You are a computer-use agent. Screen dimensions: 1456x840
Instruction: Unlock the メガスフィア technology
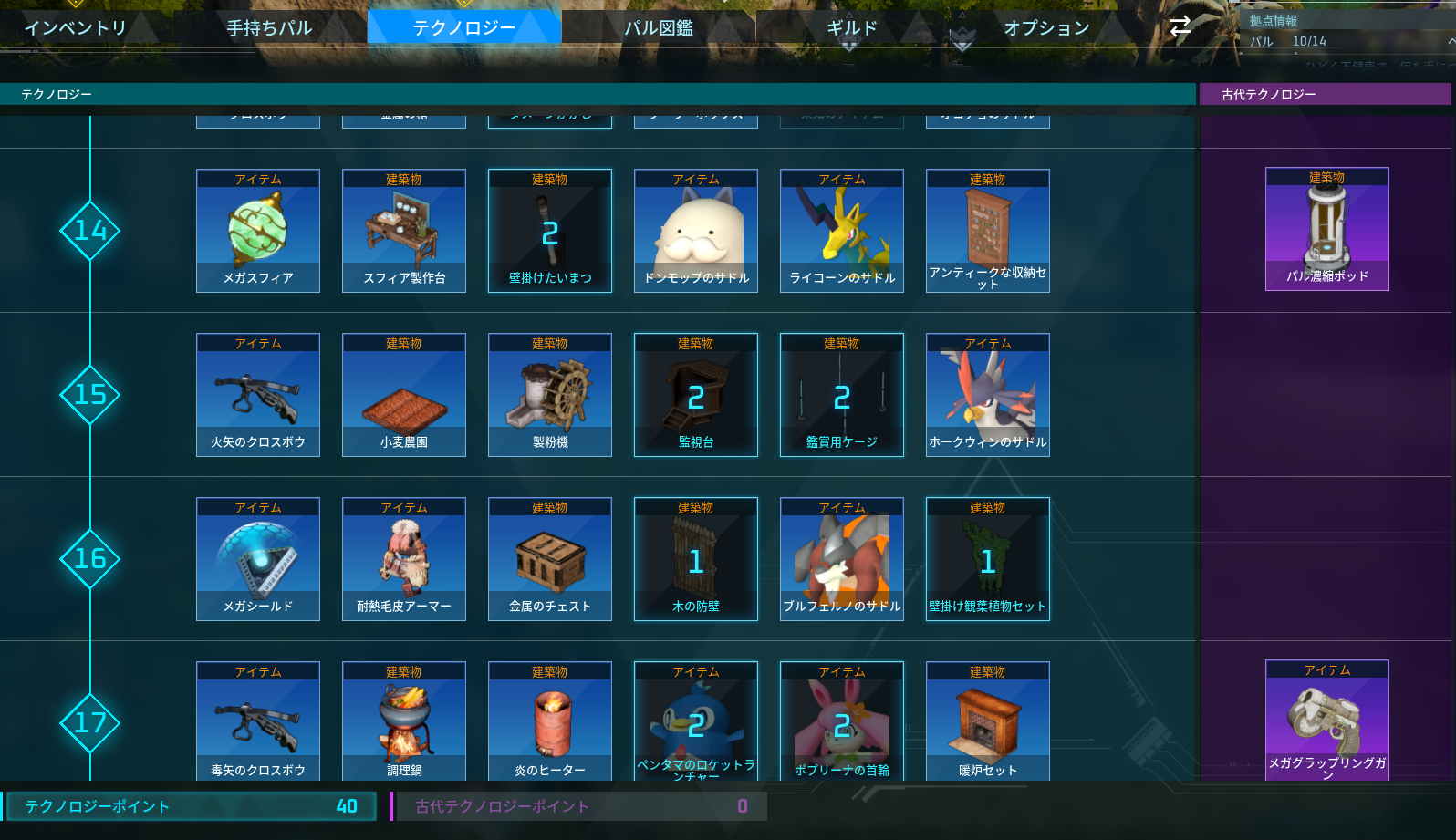[257, 230]
